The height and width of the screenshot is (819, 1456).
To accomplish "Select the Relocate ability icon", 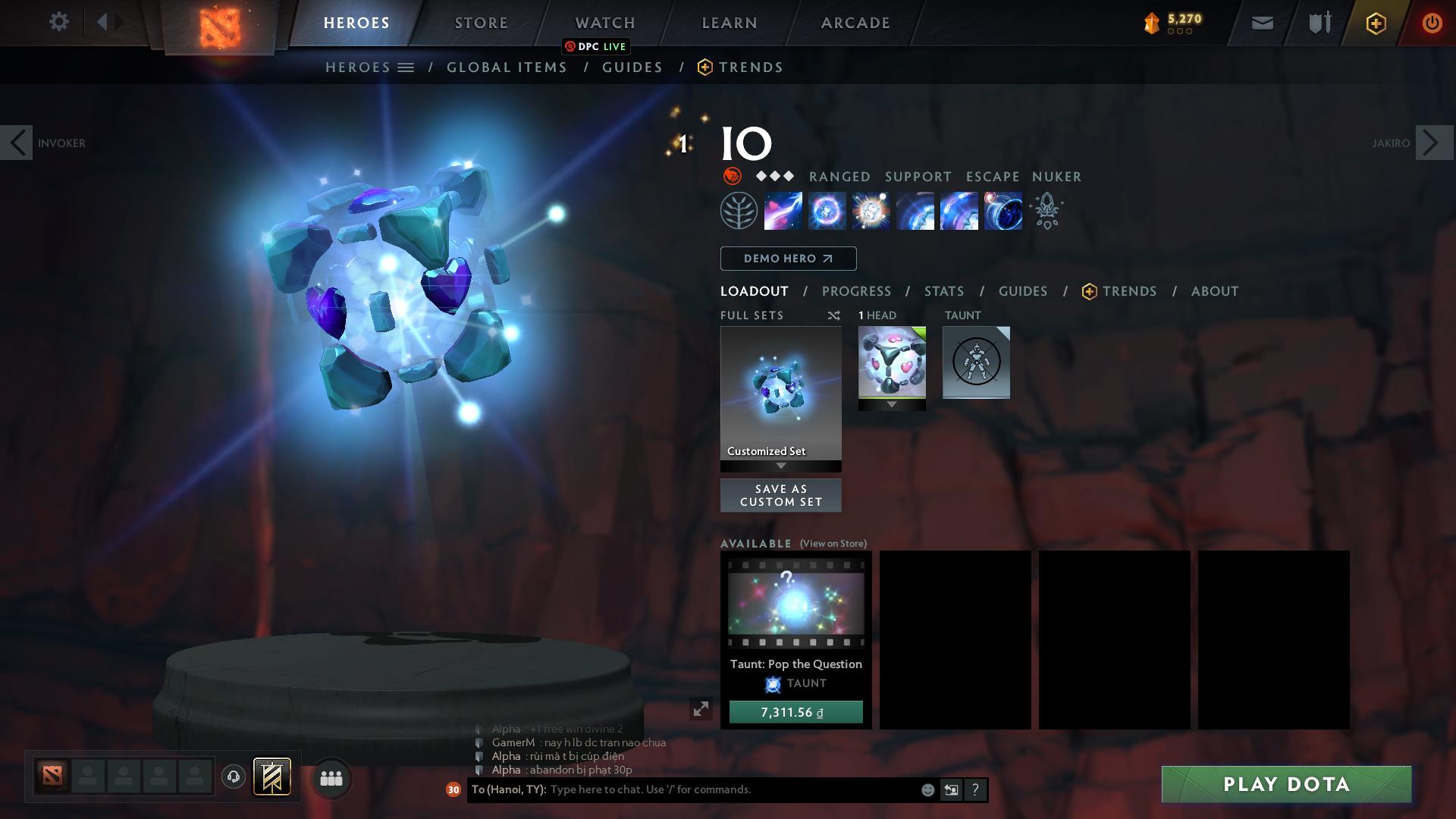I will (x=1003, y=211).
